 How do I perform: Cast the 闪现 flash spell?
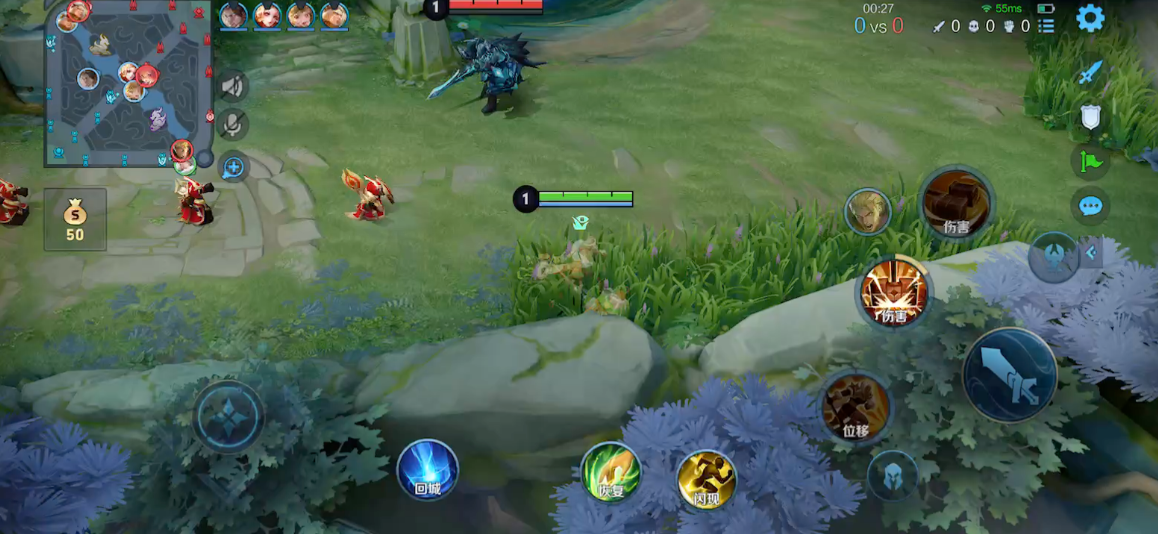[707, 480]
